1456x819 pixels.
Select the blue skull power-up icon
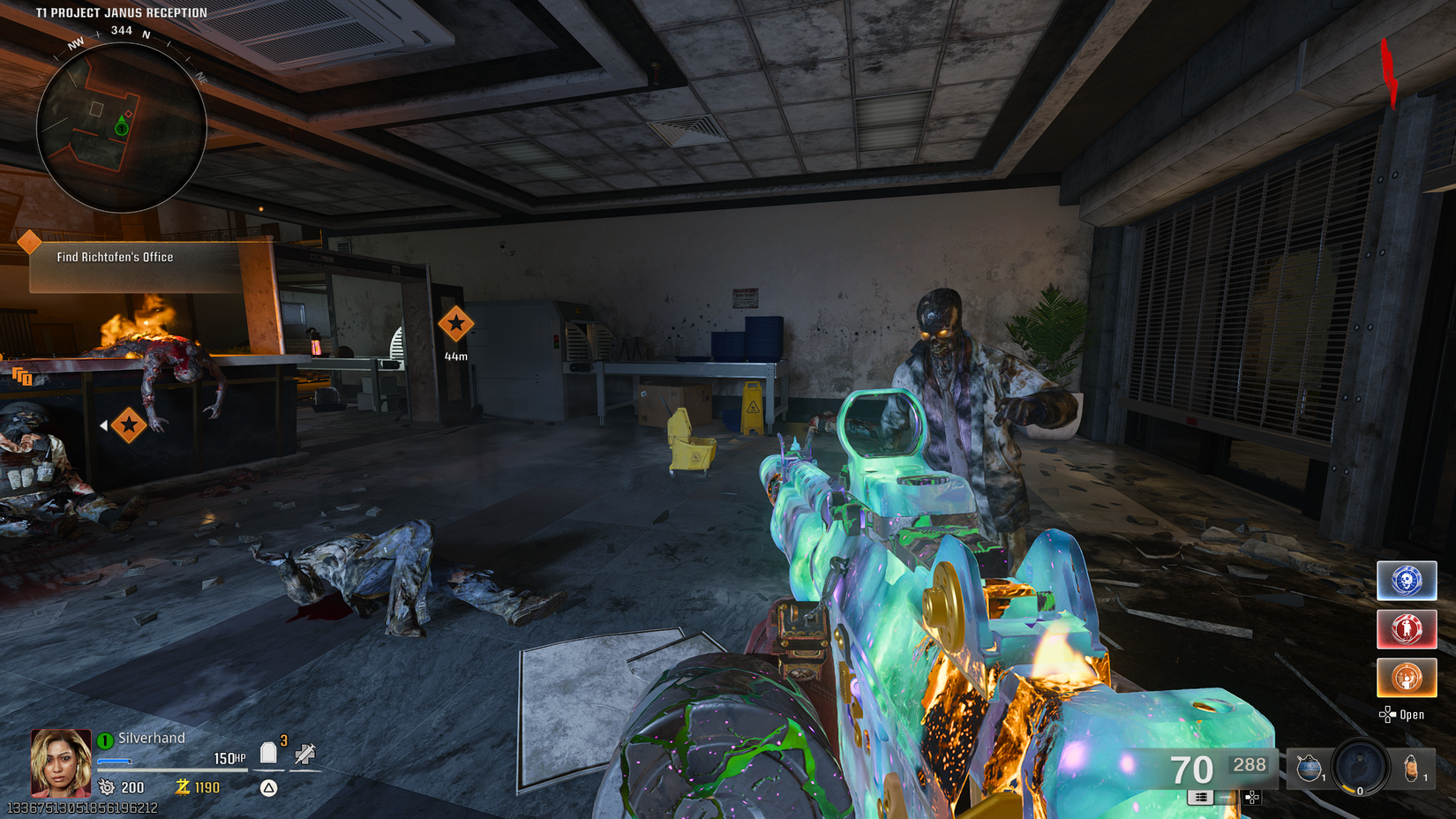tap(1407, 581)
